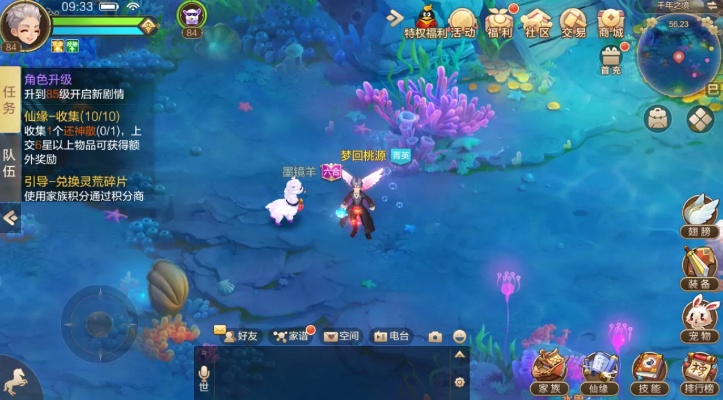Collapse the quest tracker panel arrow
Viewport: 723px width, 400px height.
pos(10,217)
